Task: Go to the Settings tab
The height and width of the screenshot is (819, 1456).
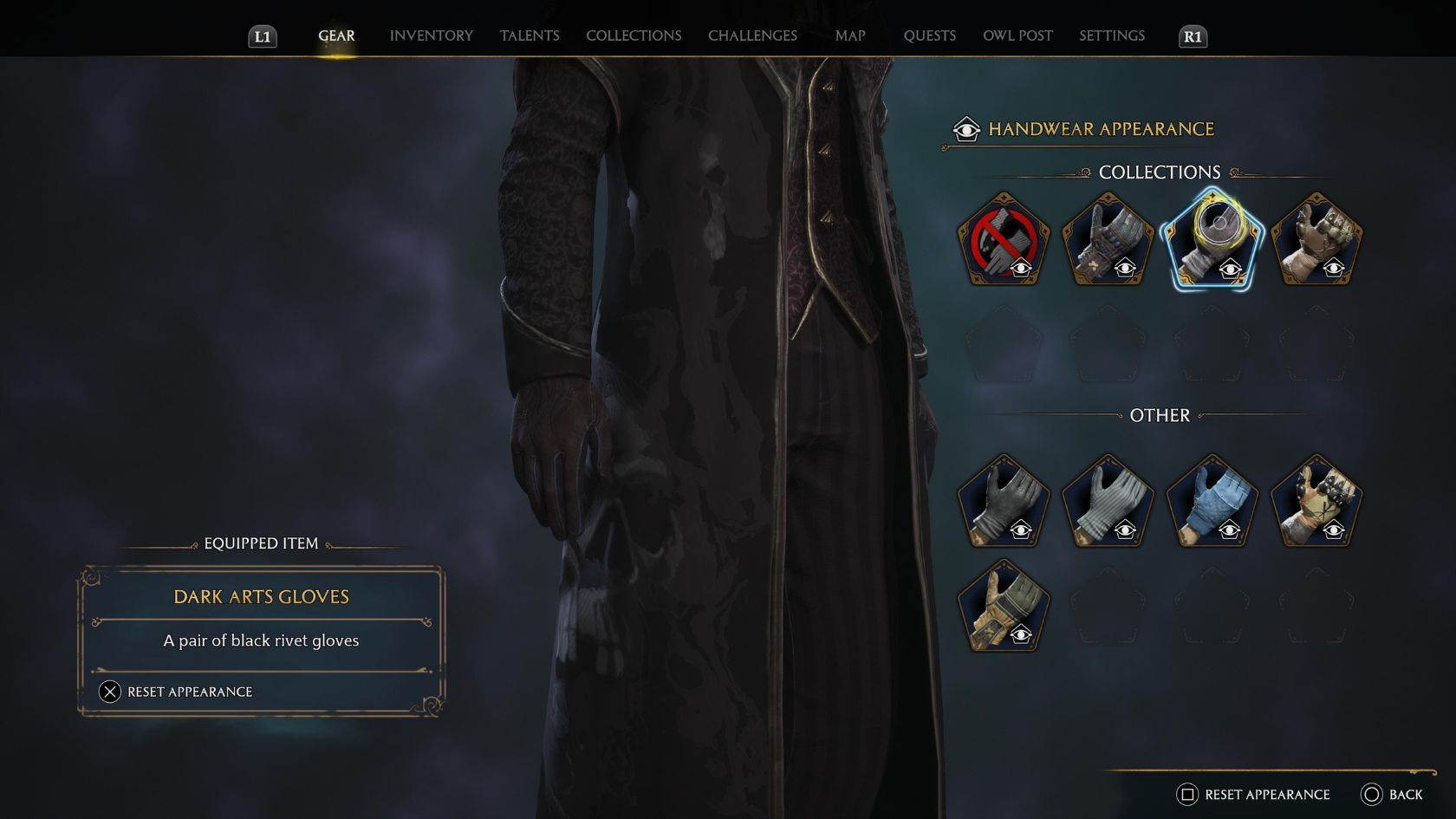Action: pos(1112,36)
